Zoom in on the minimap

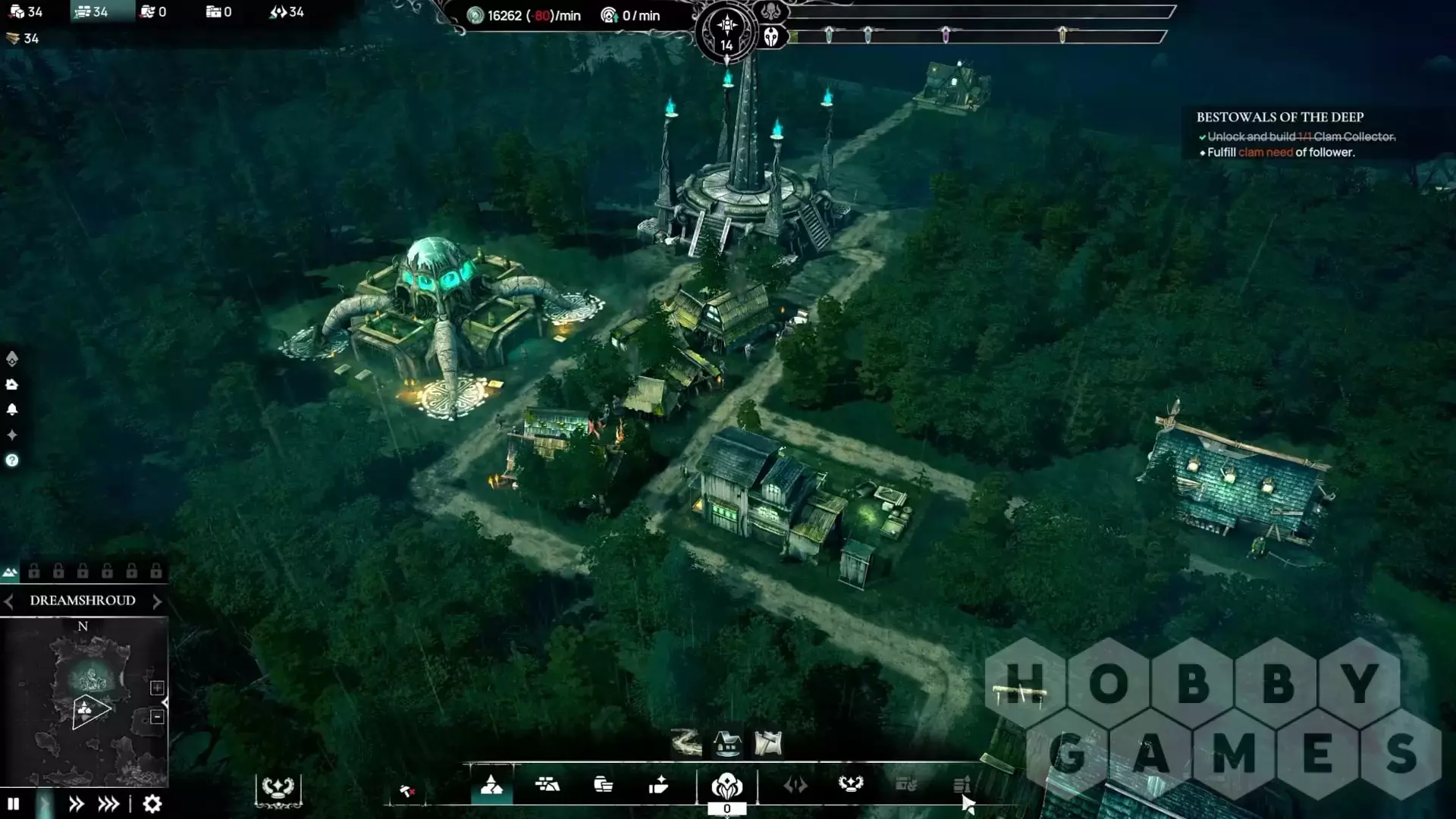pos(157,688)
